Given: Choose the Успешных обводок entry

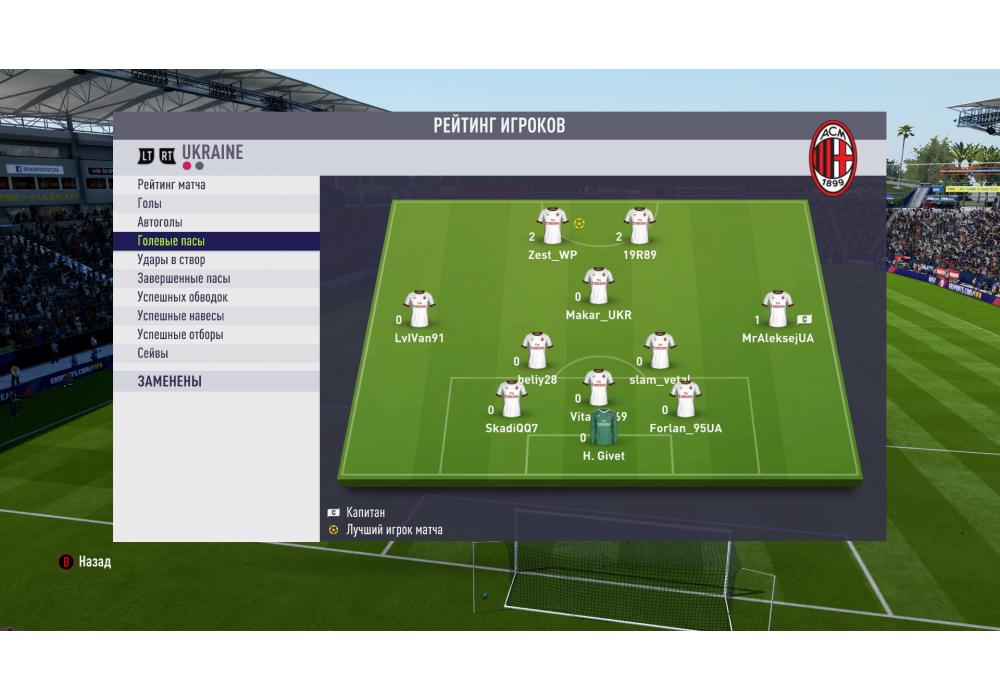Looking at the screenshot, I should tap(183, 297).
